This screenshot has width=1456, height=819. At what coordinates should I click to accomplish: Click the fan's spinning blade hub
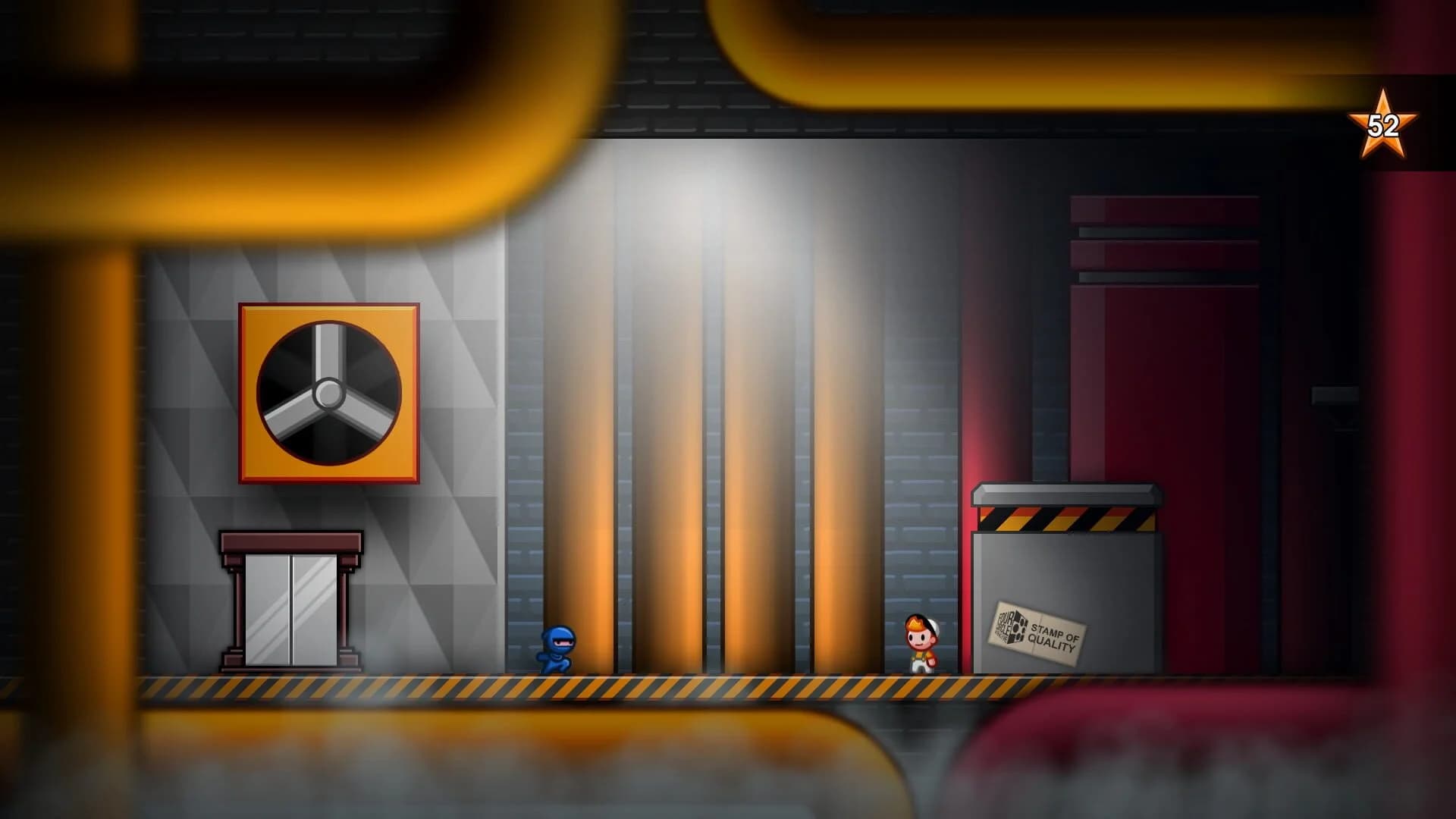point(328,394)
